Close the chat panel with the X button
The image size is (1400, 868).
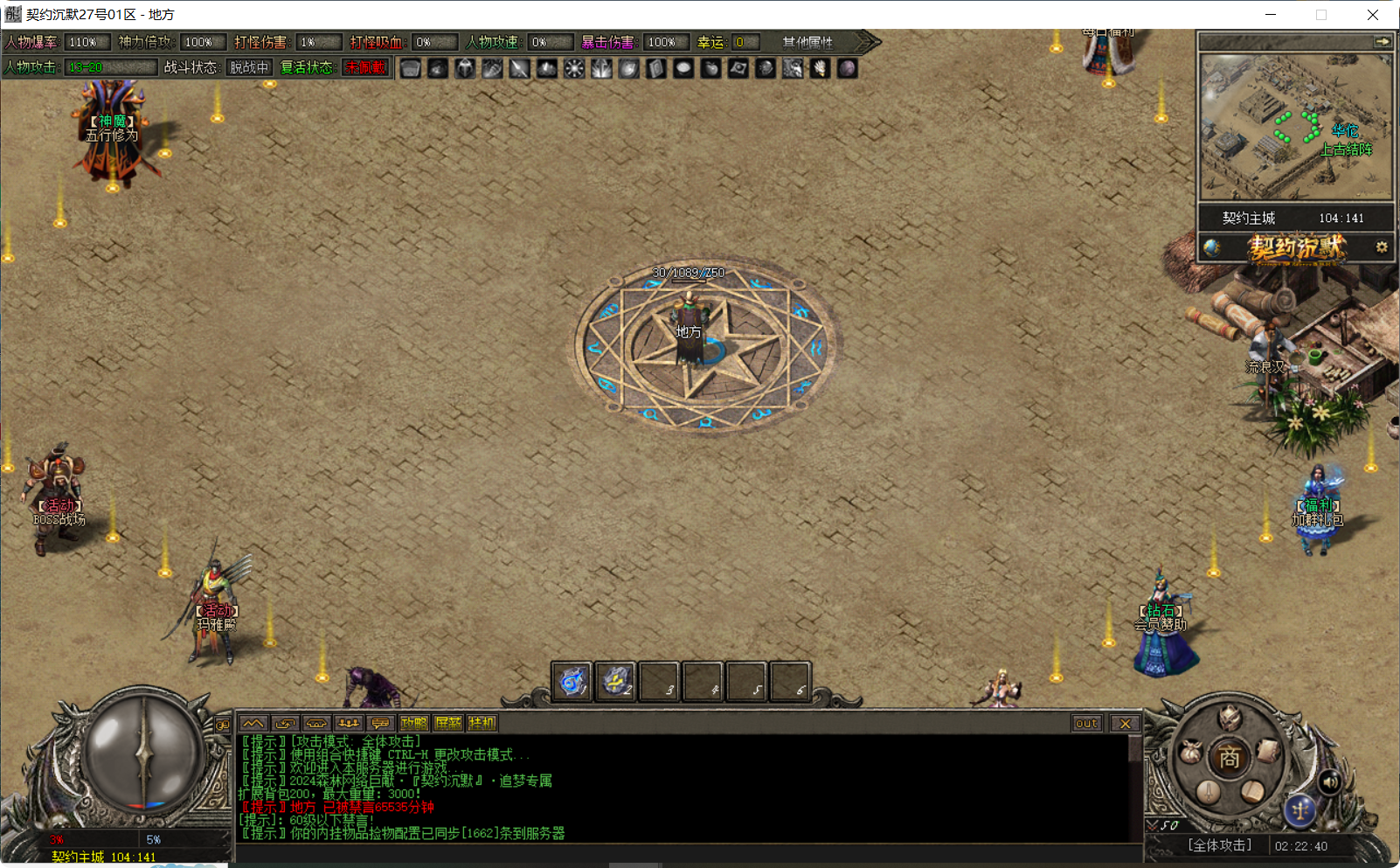(1126, 723)
